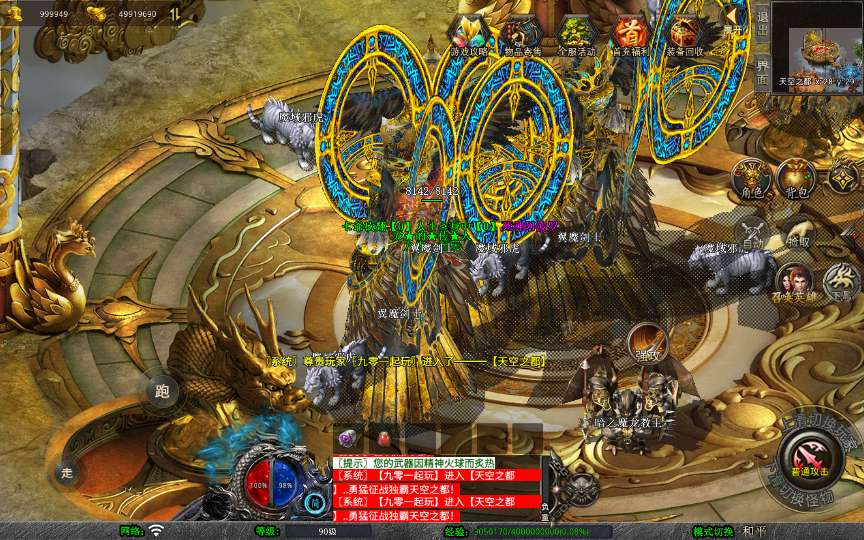Activate the 强攻 strong attack skill
Viewport: 864px width, 540px height.
646,345
